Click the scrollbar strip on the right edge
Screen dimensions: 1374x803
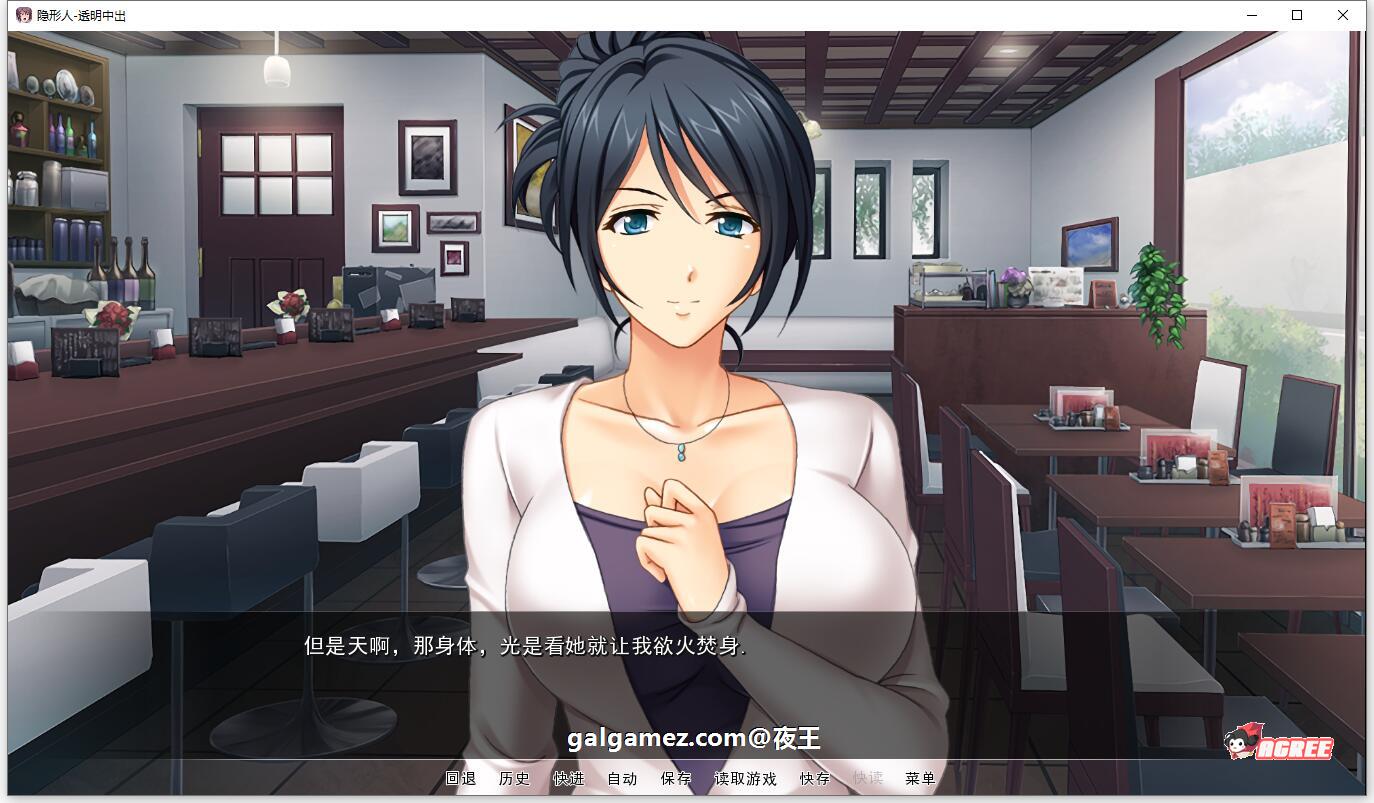click(1368, 400)
